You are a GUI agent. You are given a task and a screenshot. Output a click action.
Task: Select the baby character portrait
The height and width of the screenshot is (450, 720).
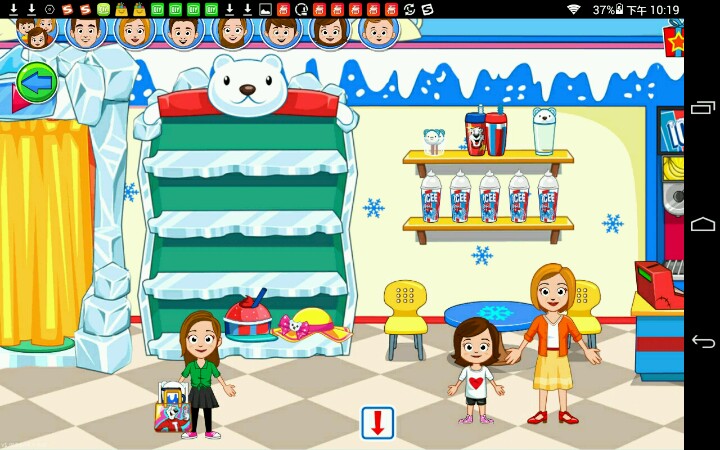(x=378, y=32)
